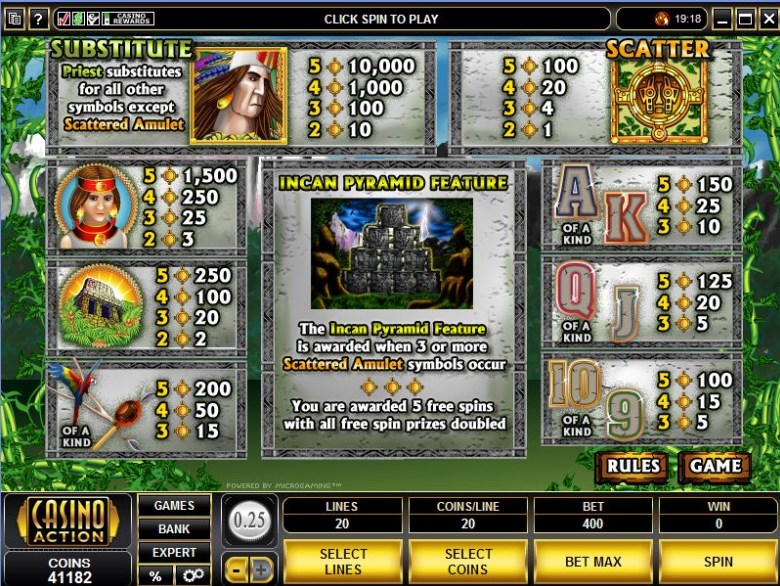Open the RULES page
780x586 pixels.
click(x=632, y=466)
